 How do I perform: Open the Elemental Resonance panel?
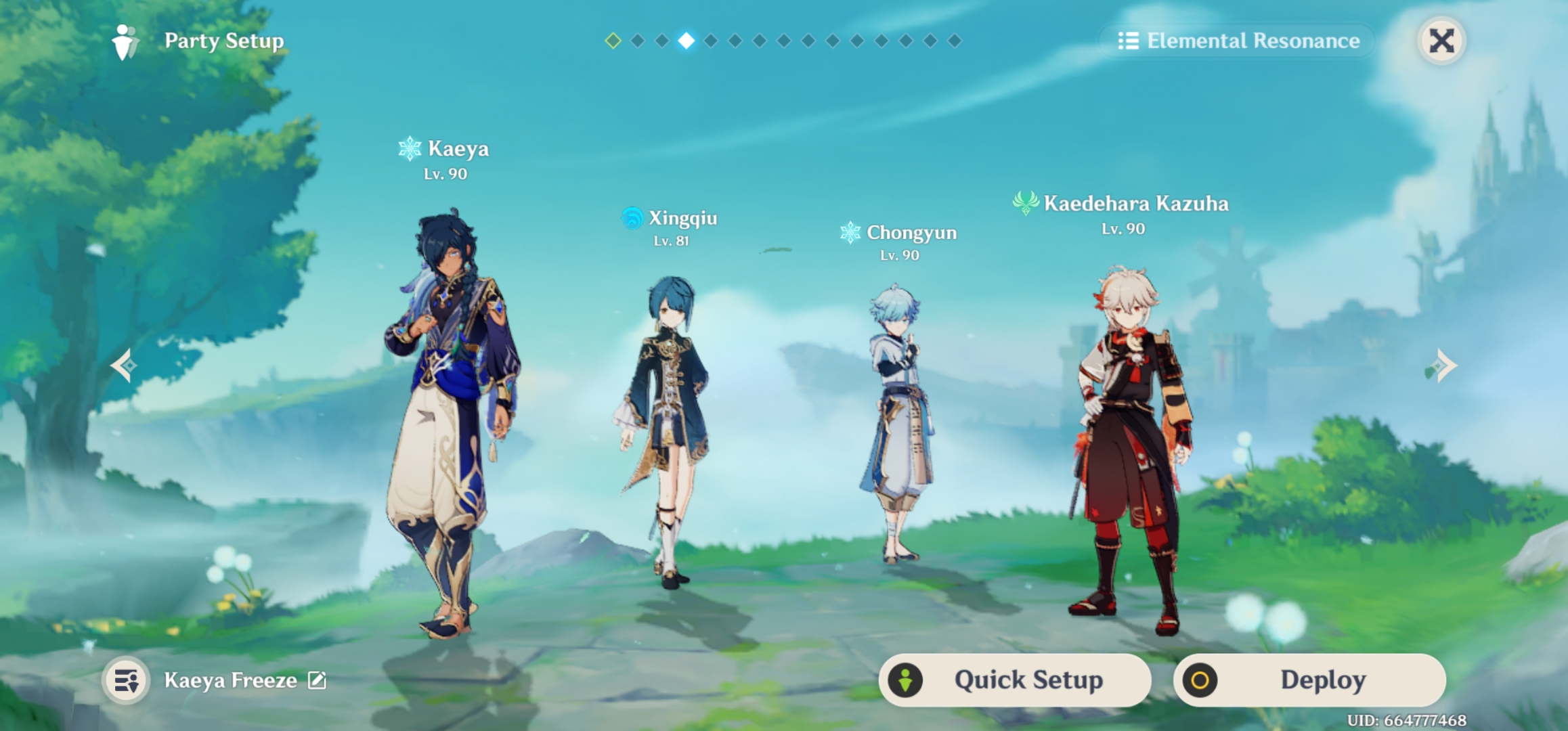[x=1253, y=41]
